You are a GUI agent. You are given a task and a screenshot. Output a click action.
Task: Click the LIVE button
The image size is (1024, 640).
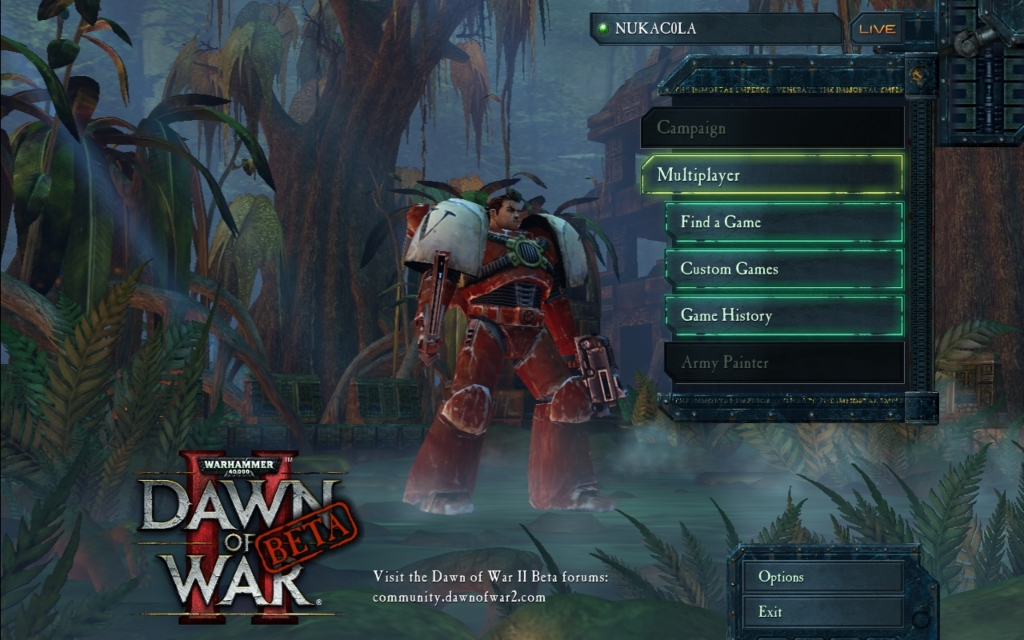pyautogui.click(x=876, y=29)
